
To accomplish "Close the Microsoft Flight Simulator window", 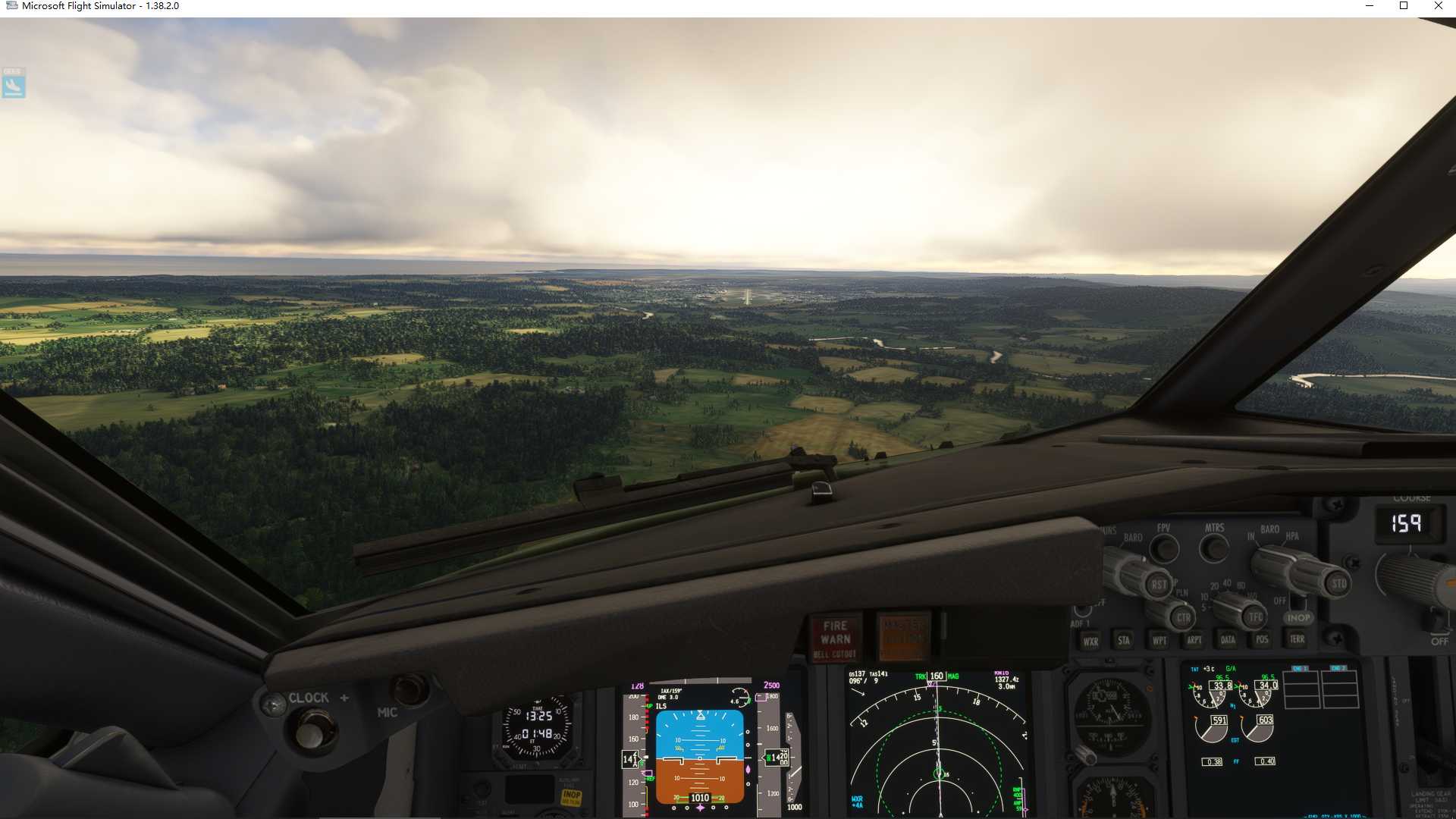I will click(1438, 6).
